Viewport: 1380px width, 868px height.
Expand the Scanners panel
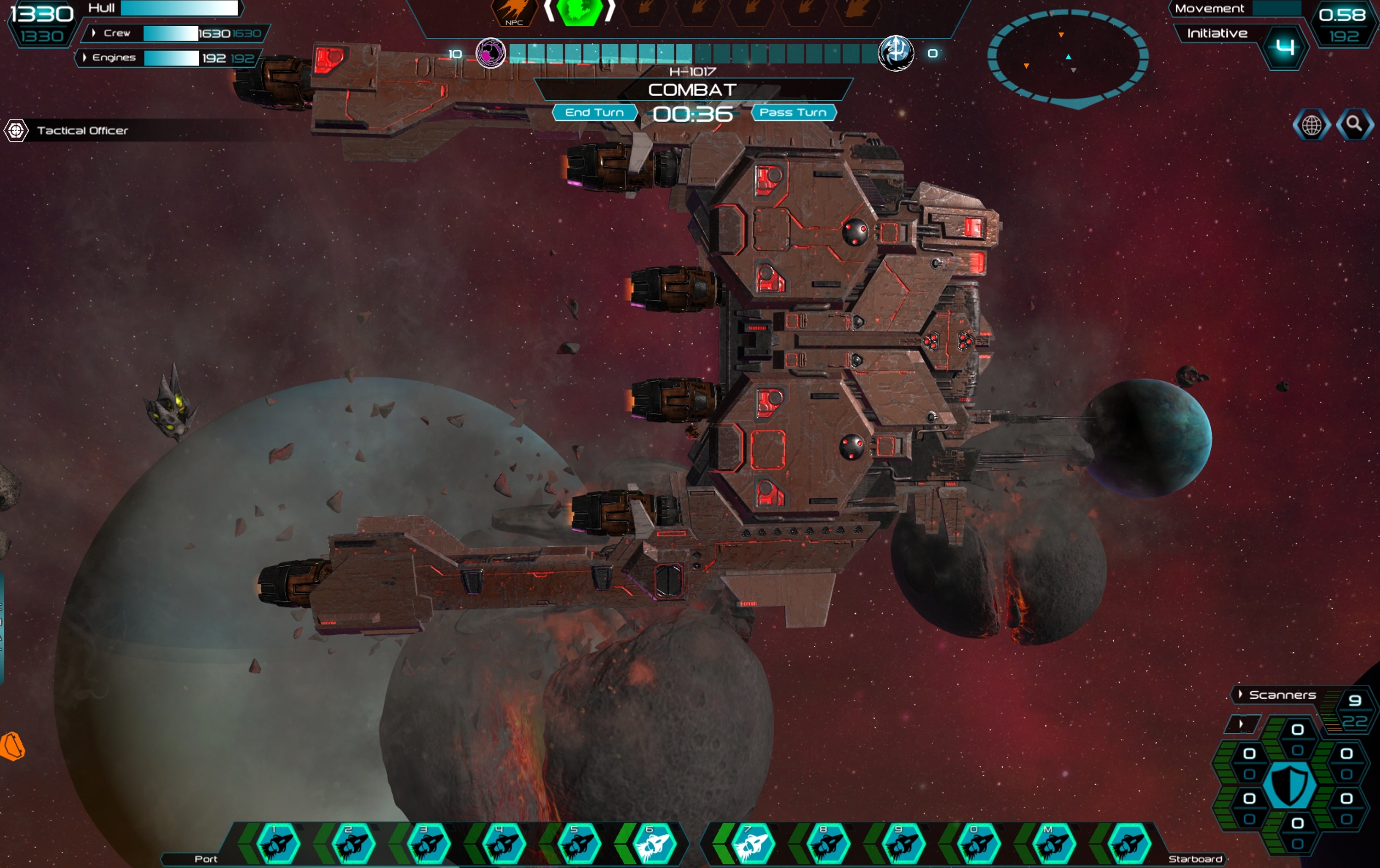coord(1241,695)
